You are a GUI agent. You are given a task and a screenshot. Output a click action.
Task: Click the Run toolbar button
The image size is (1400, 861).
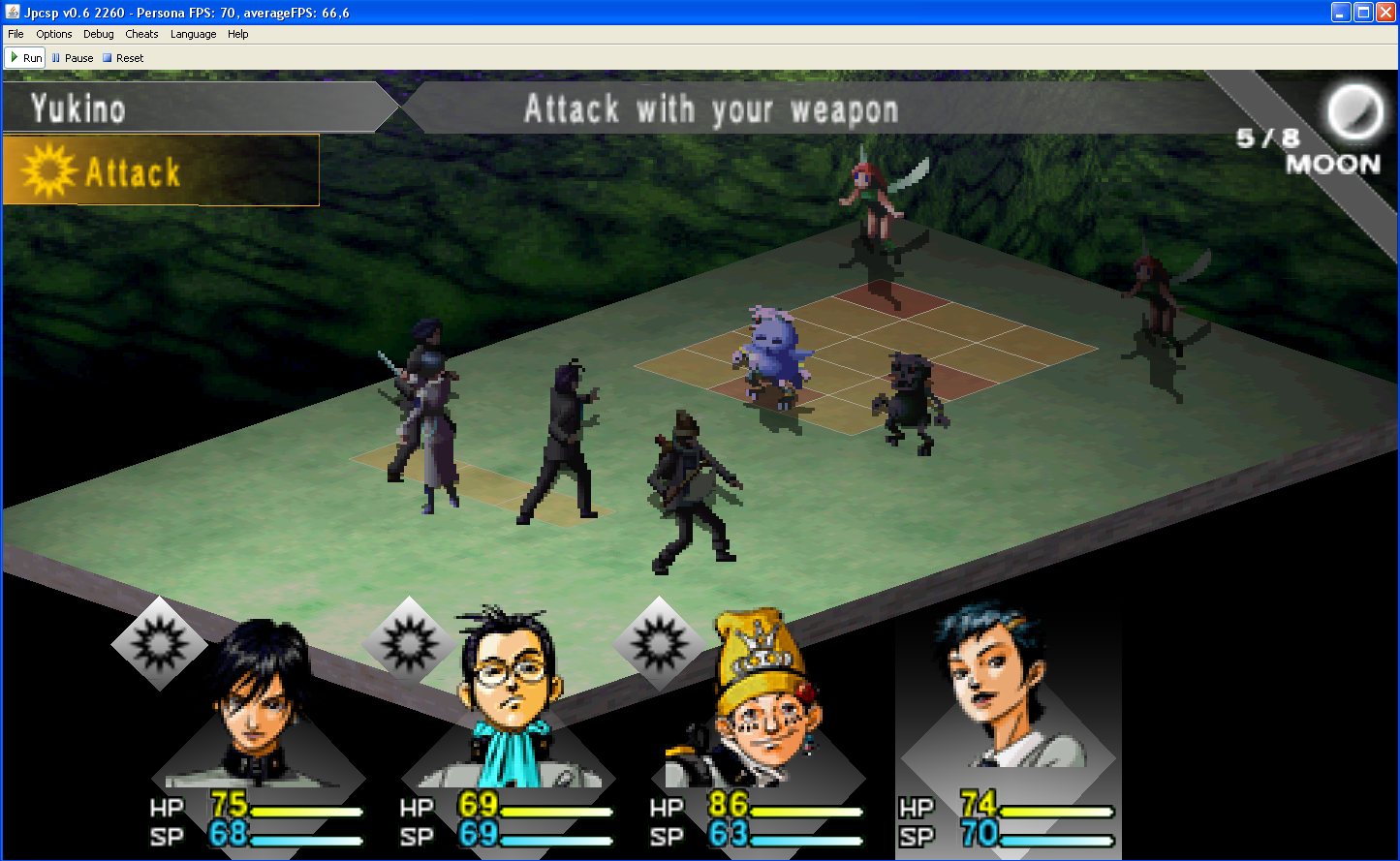(x=26, y=58)
